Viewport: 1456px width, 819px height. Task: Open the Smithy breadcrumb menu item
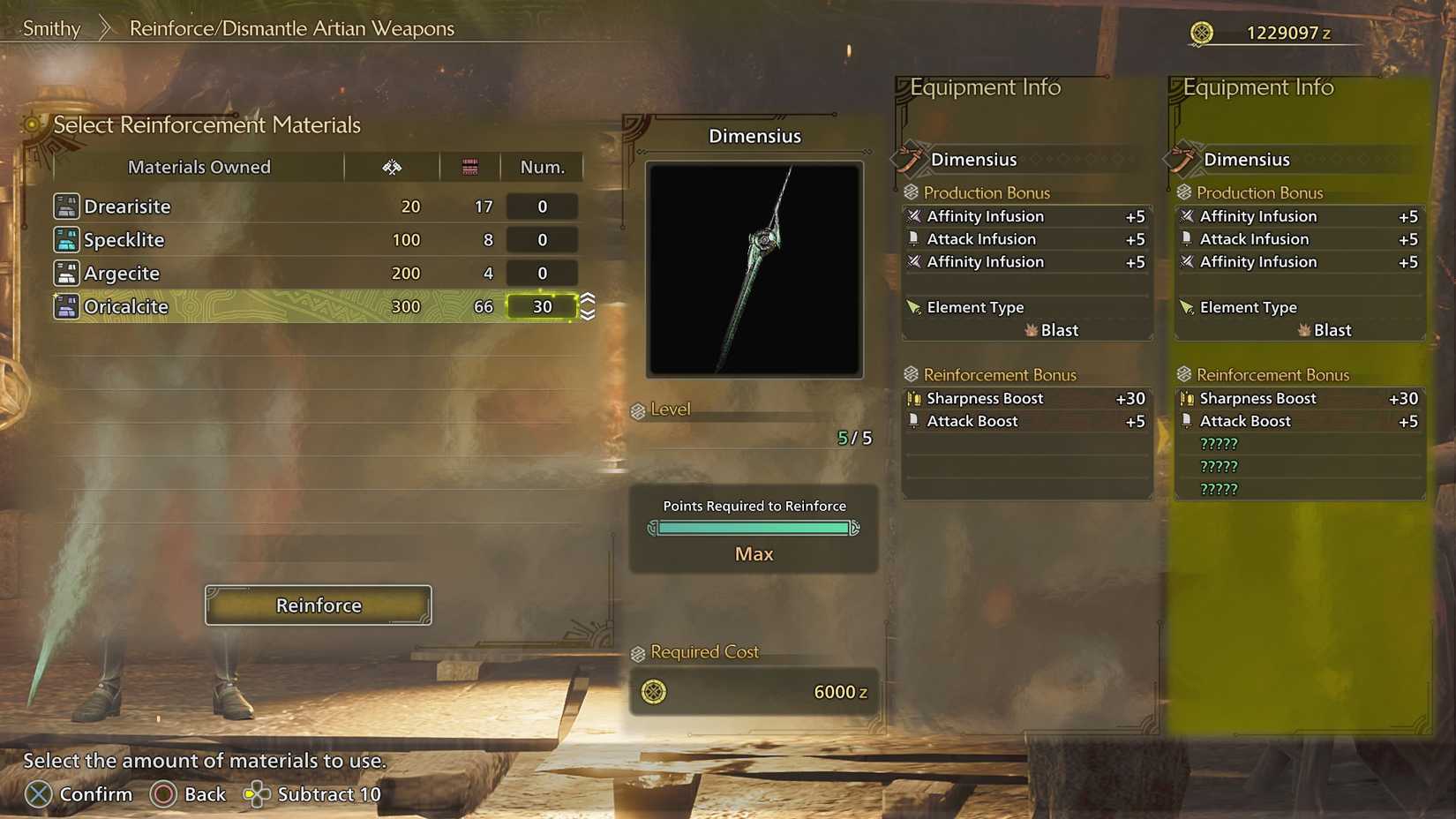(50, 28)
